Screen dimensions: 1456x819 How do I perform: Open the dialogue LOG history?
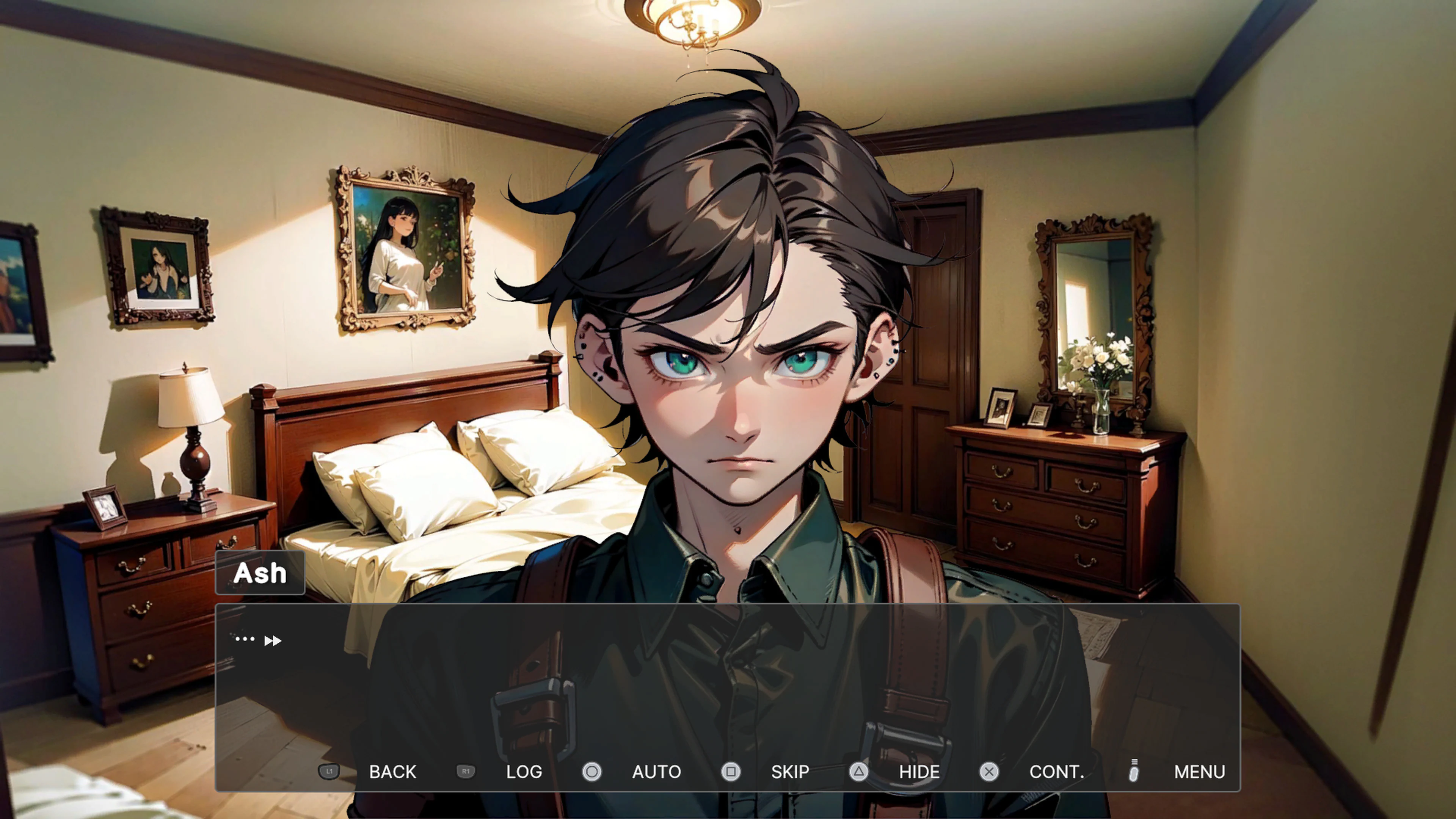[524, 772]
